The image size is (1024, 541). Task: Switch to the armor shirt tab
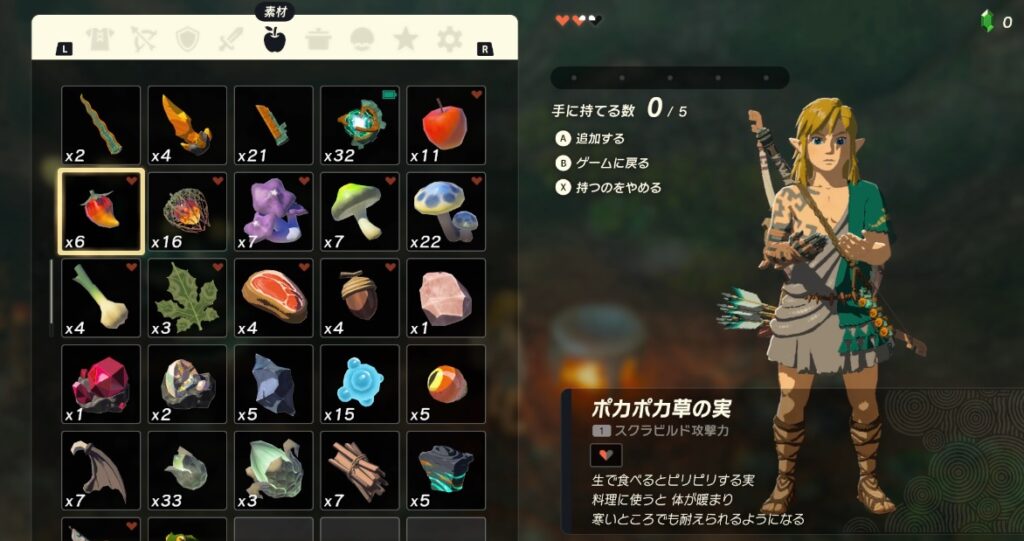(x=99, y=40)
